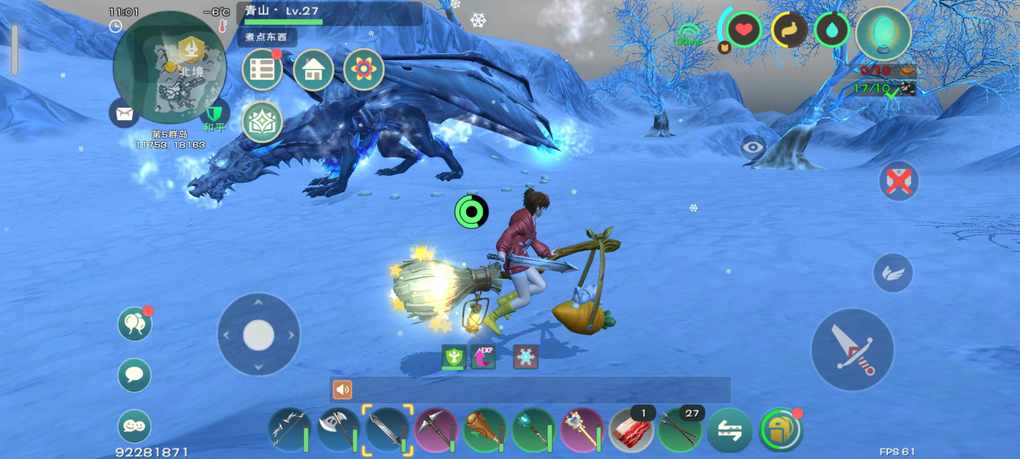Select the battle axe hotbar slot
The image size is (1020, 459).
(338, 430)
